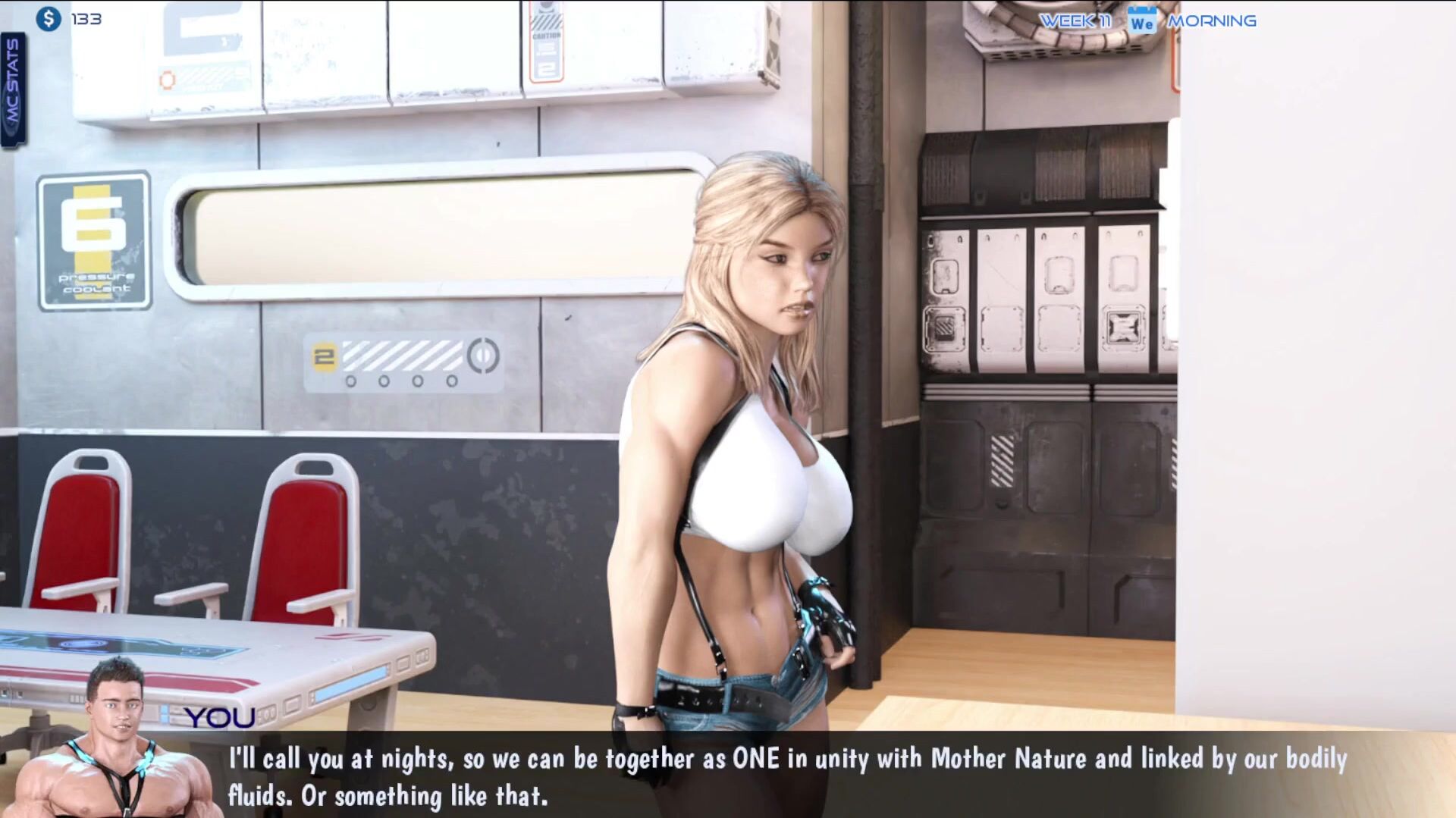Open the MC Stats side tab
This screenshot has height=818, width=1456.
[13, 89]
